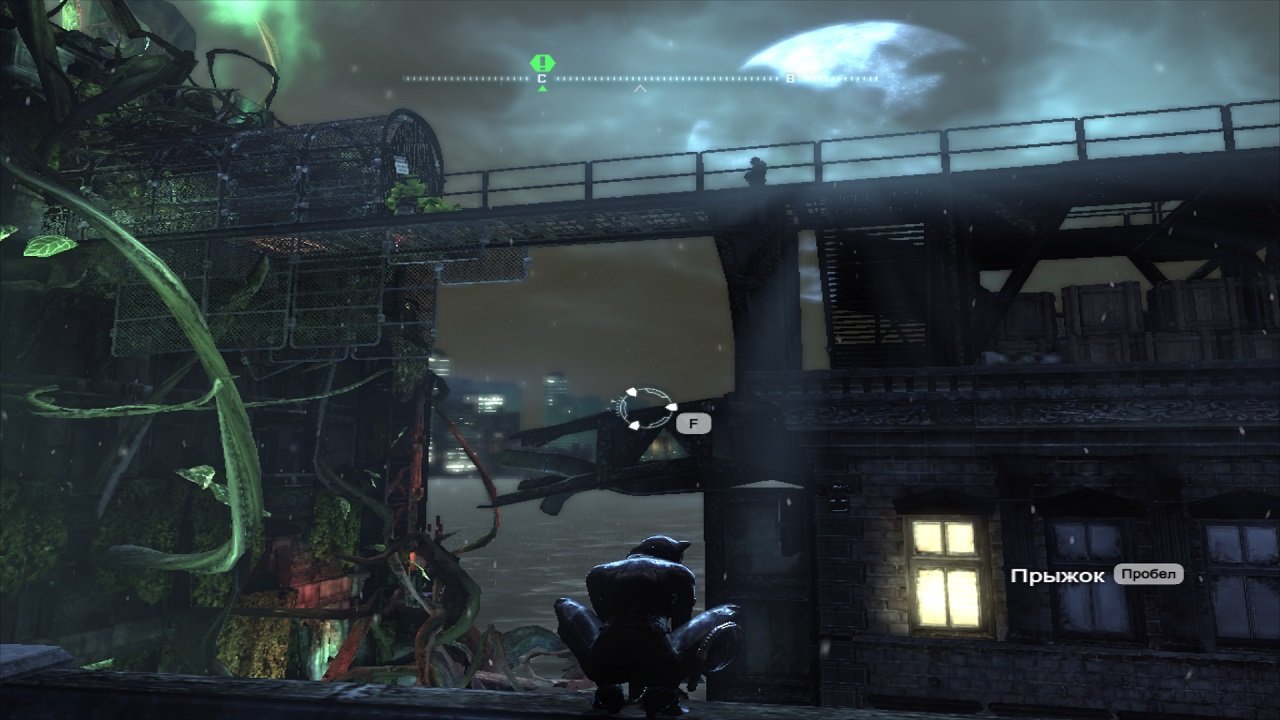Toggle the bottom arrowhead on the reticle ring

(635, 425)
